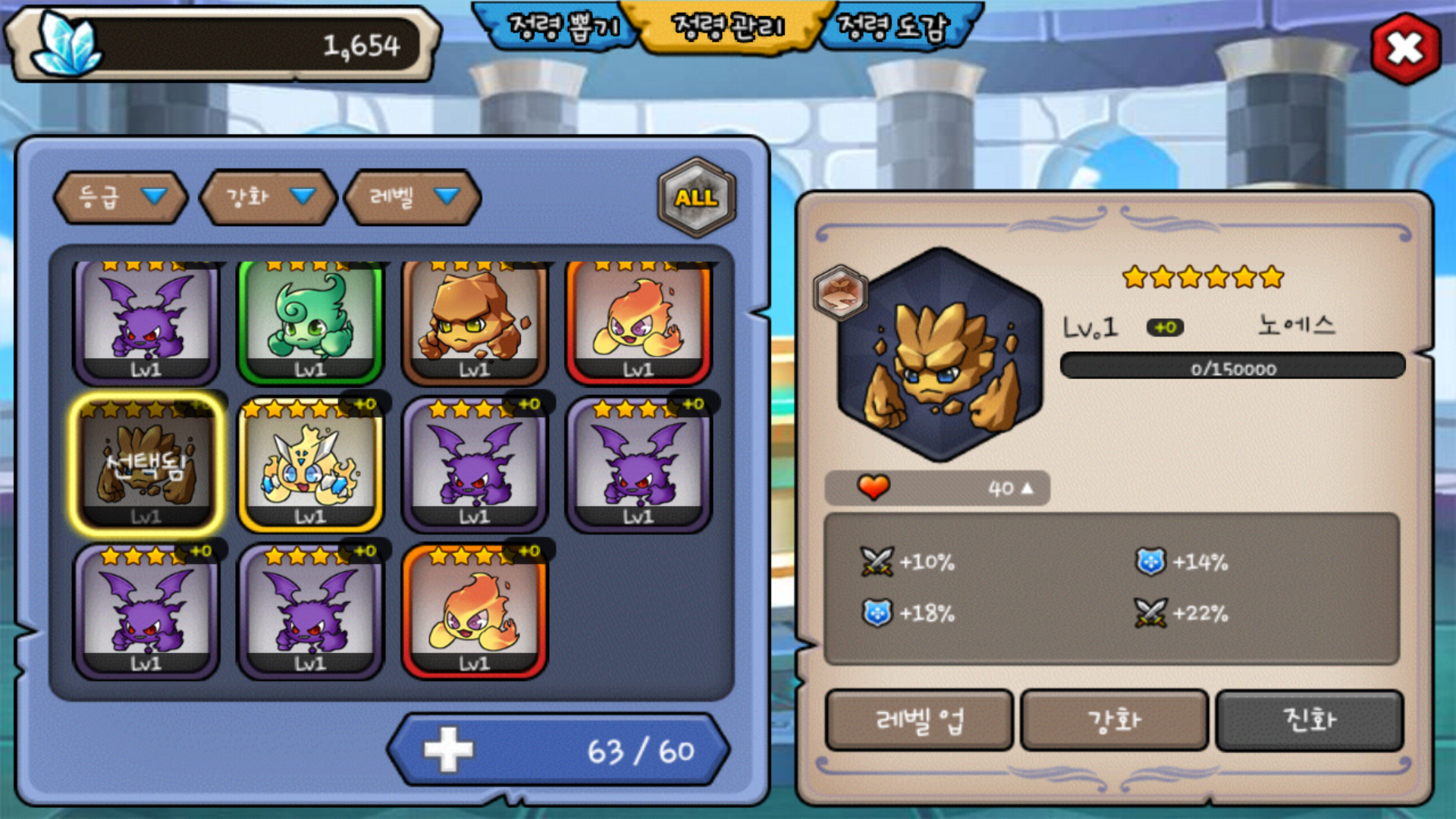
Task: Tap the heart affection counter
Action: point(937,488)
